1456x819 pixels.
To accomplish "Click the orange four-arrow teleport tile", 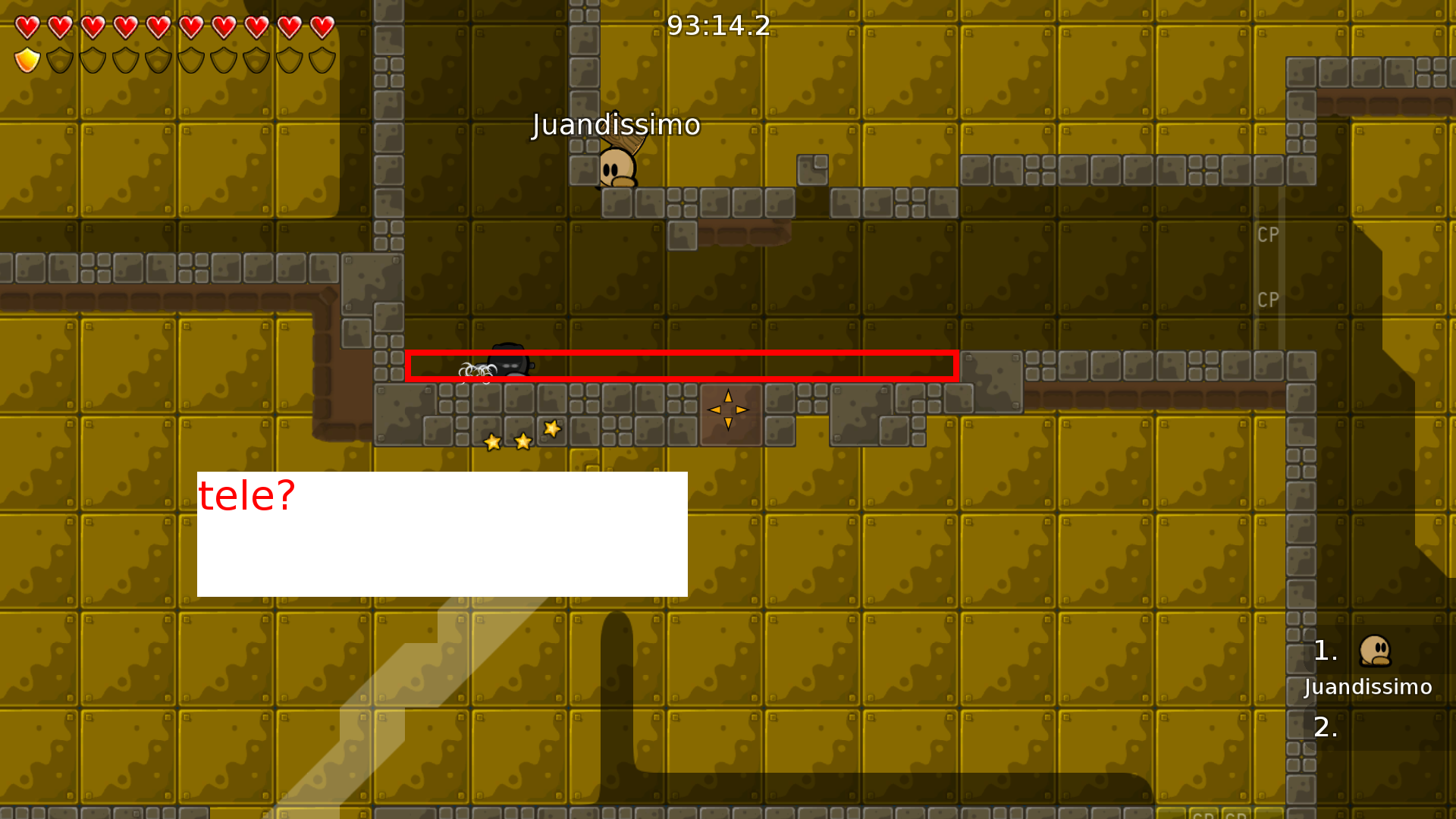I will point(728,409).
